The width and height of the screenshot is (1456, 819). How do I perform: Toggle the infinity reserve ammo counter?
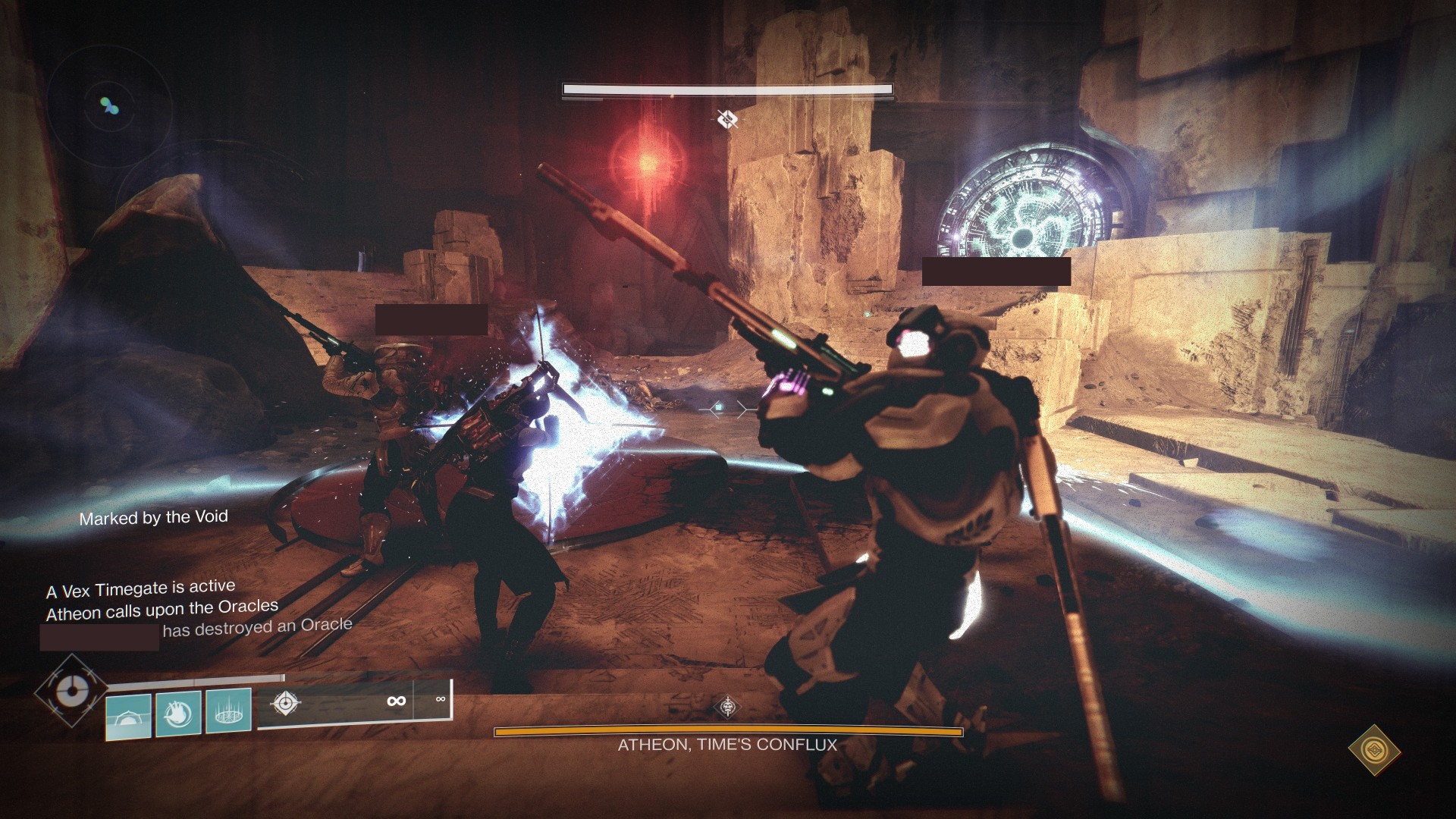pyautogui.click(x=441, y=698)
